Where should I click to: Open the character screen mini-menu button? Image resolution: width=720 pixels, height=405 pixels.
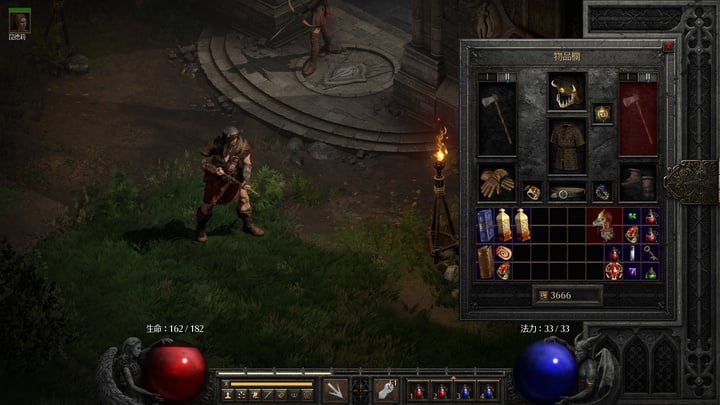[229, 395]
